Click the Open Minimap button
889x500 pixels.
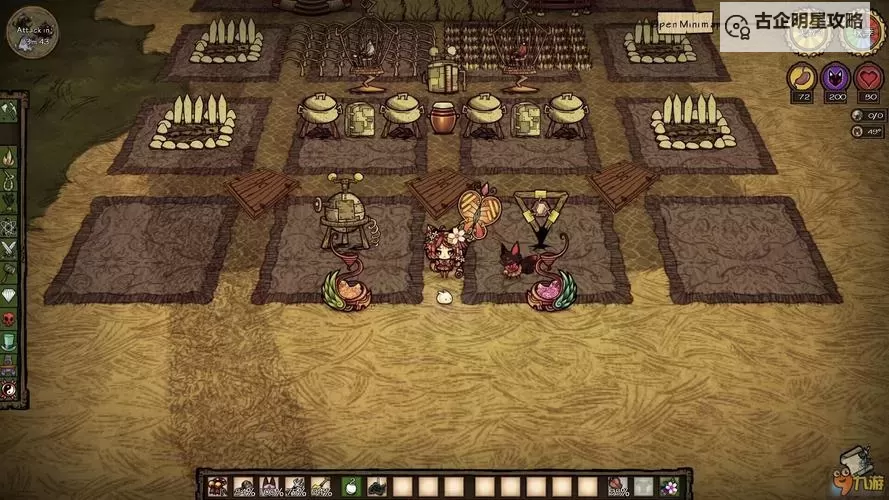pos(688,23)
